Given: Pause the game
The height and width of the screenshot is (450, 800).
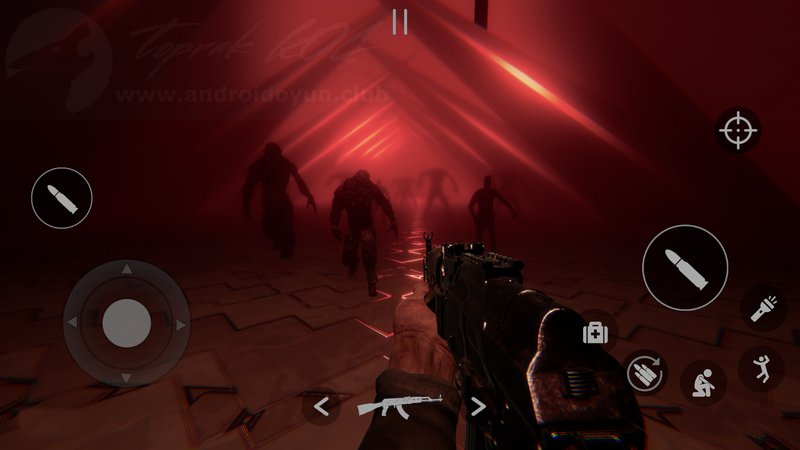Looking at the screenshot, I should click(x=400, y=22).
